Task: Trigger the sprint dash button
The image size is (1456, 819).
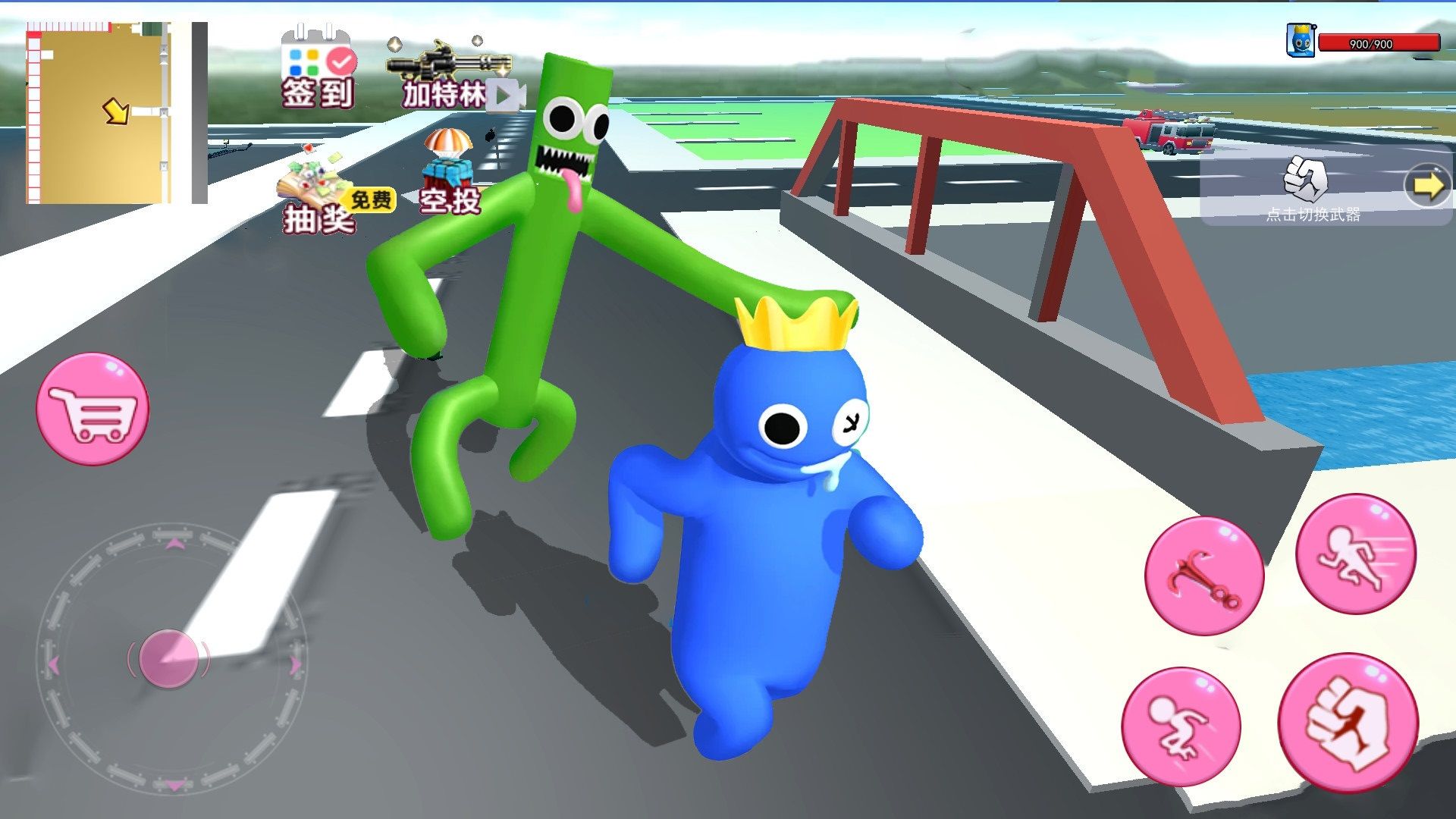Action: [1355, 554]
